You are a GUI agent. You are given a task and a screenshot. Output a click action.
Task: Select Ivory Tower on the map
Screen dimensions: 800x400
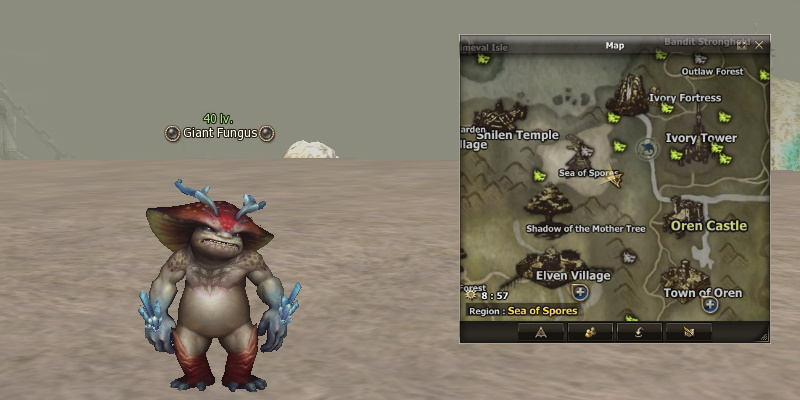pyautogui.click(x=701, y=138)
